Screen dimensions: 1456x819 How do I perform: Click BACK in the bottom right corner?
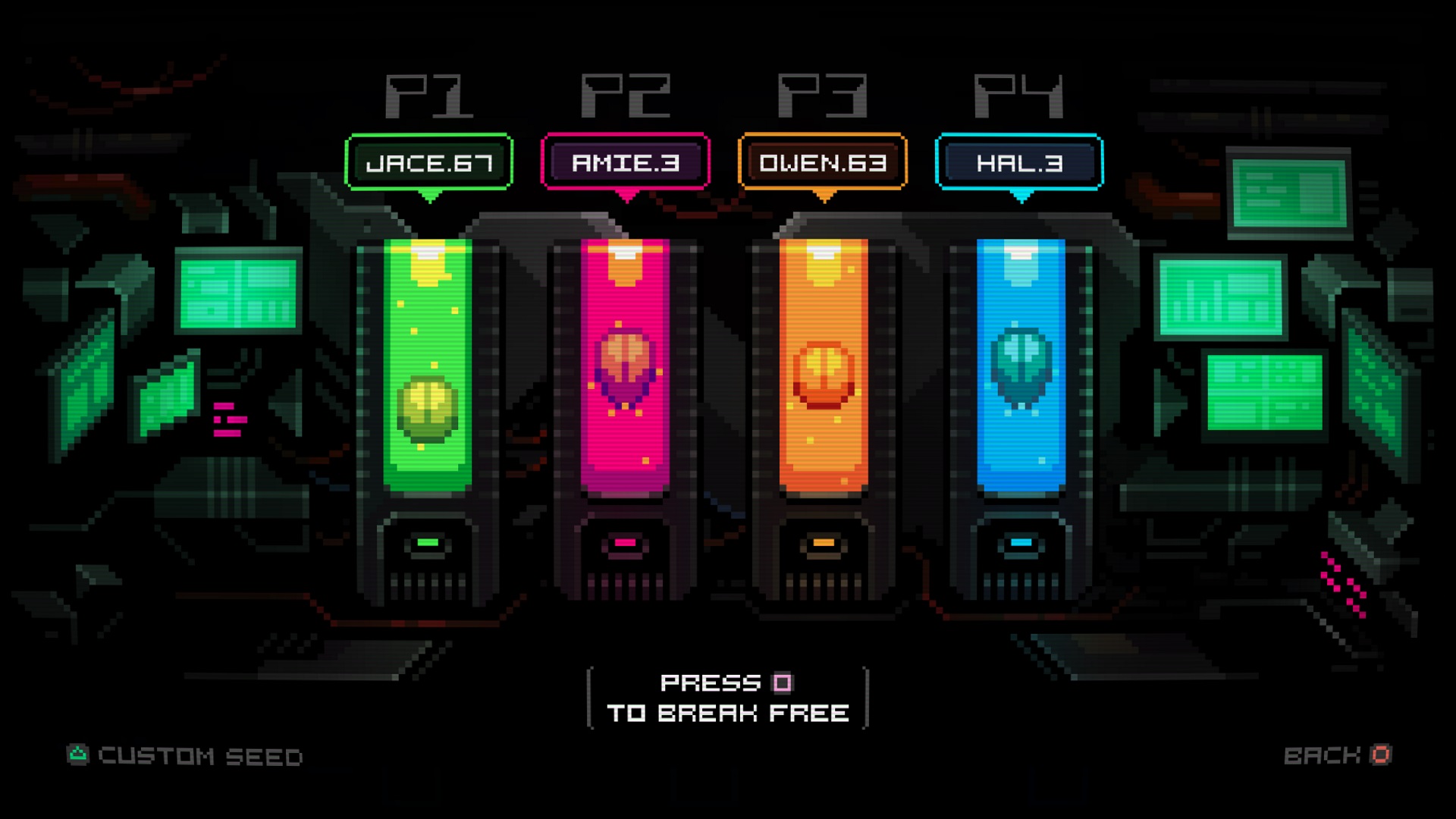coord(1327,755)
